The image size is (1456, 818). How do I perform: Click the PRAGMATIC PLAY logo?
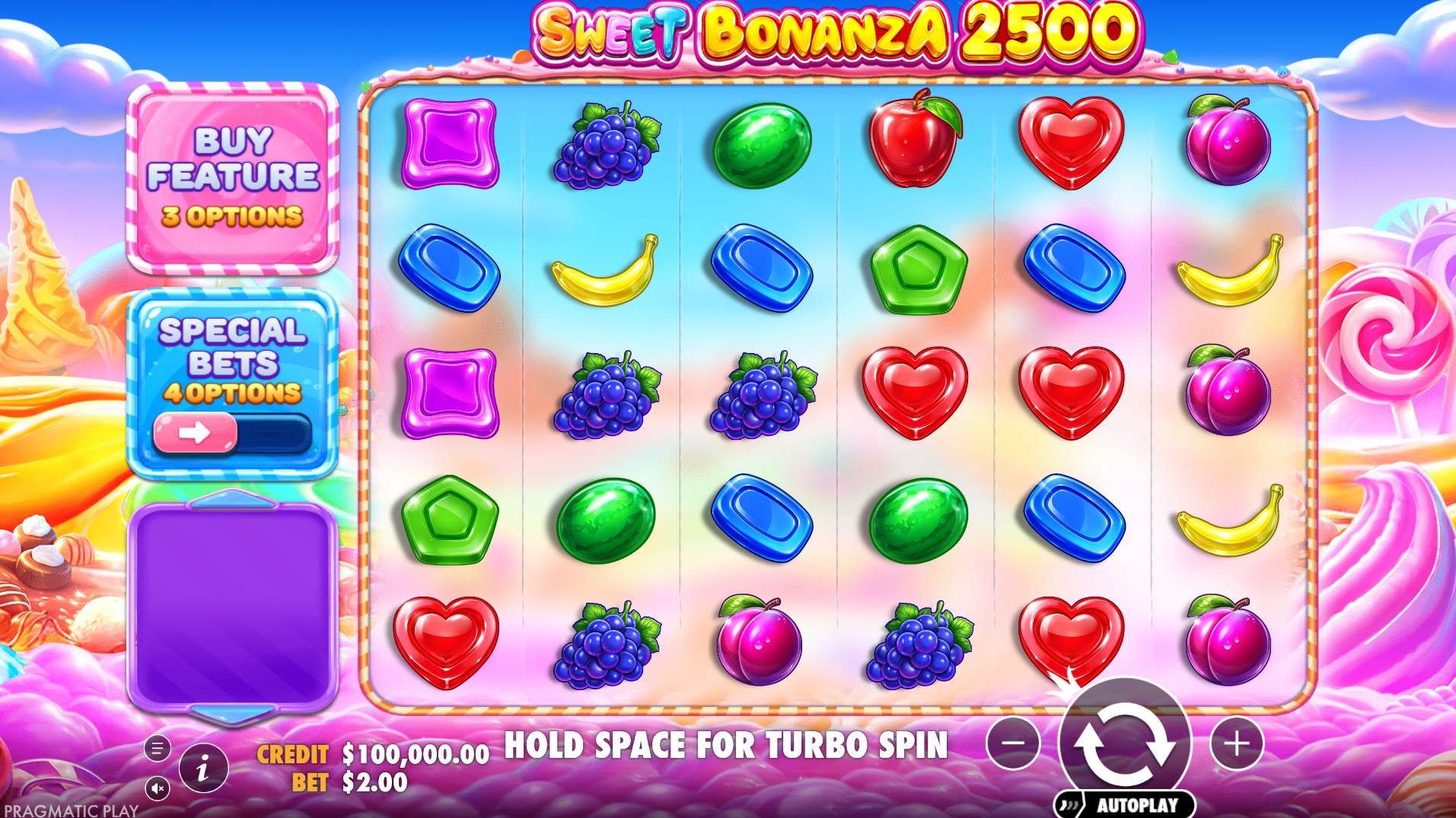point(67,810)
